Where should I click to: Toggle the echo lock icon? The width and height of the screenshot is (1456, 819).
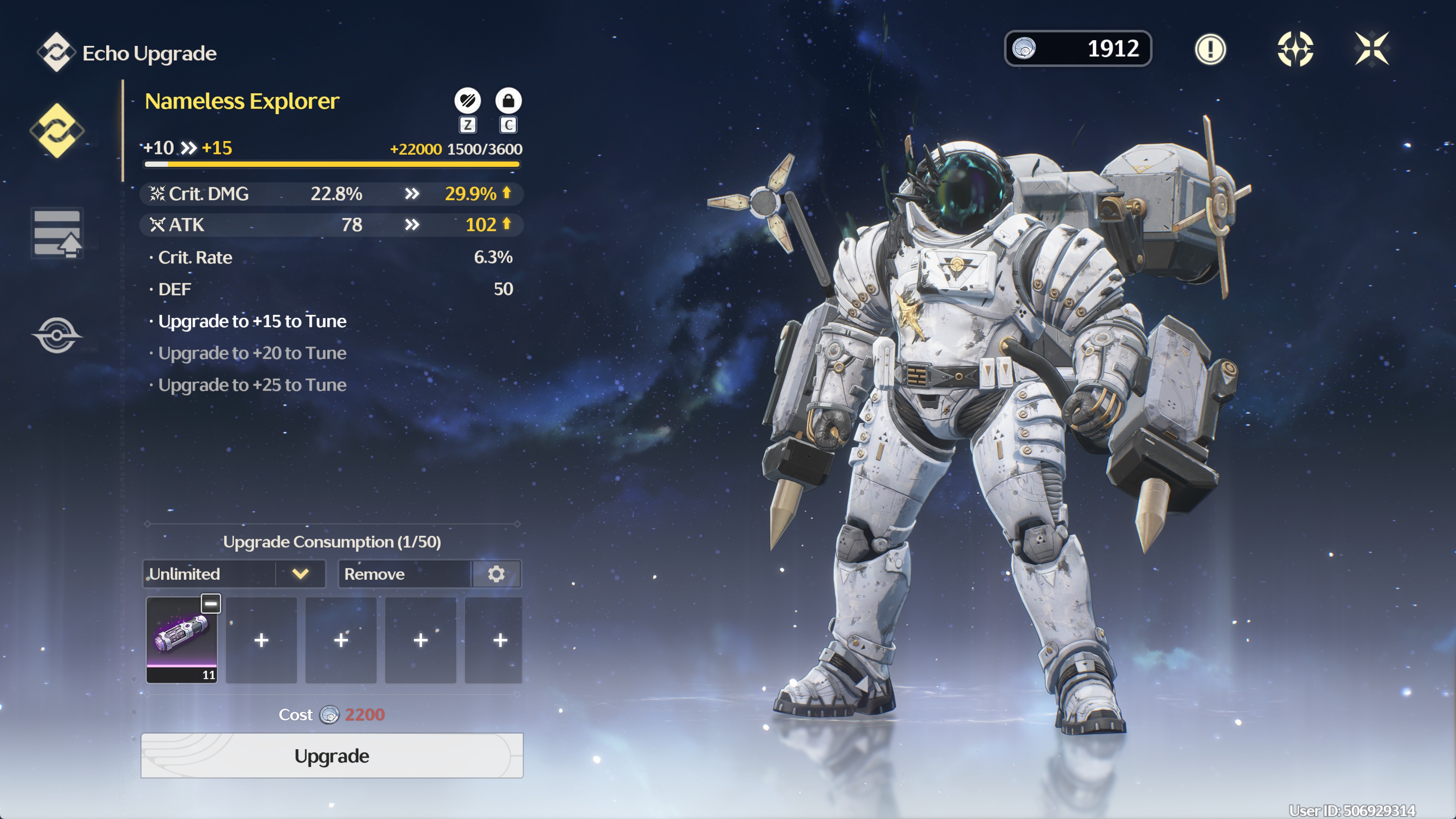coord(508,101)
